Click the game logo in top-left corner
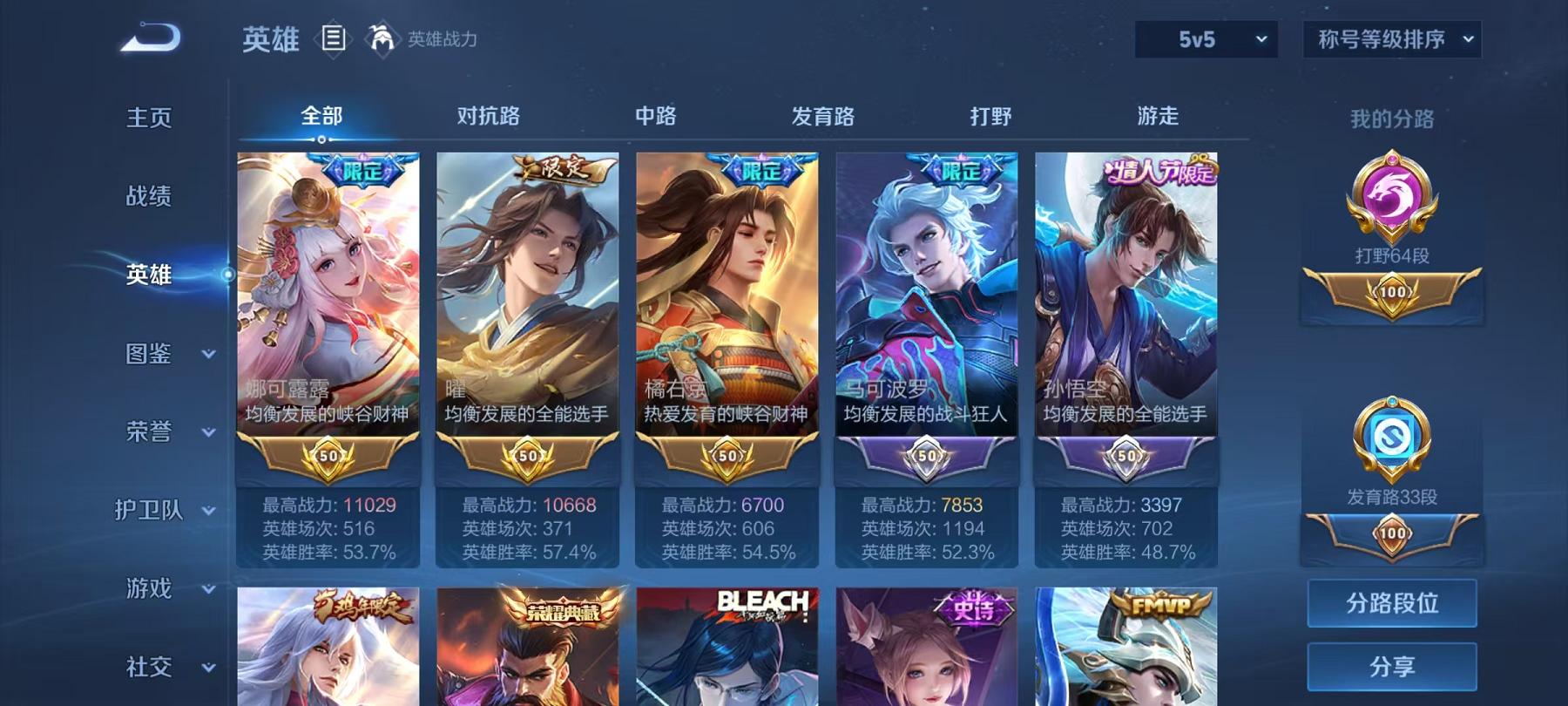This screenshot has height=706, width=1568. point(148,37)
